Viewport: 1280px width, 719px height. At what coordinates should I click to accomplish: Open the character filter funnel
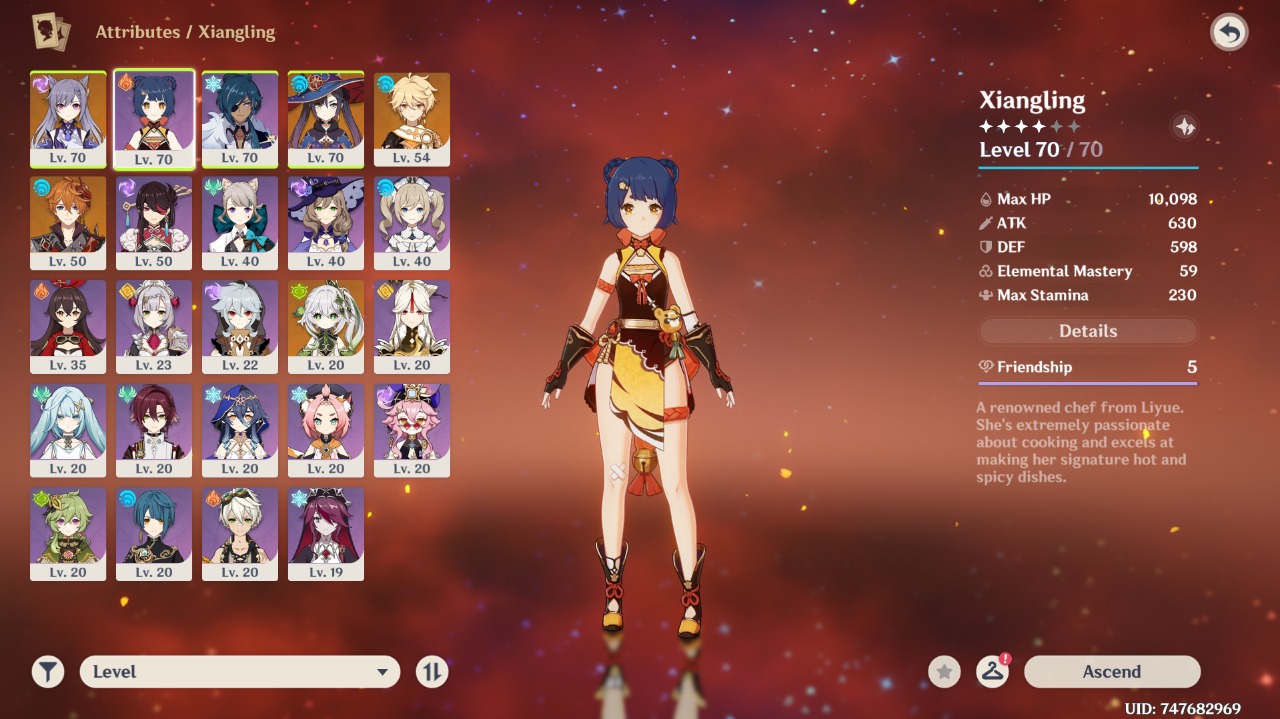pos(47,672)
